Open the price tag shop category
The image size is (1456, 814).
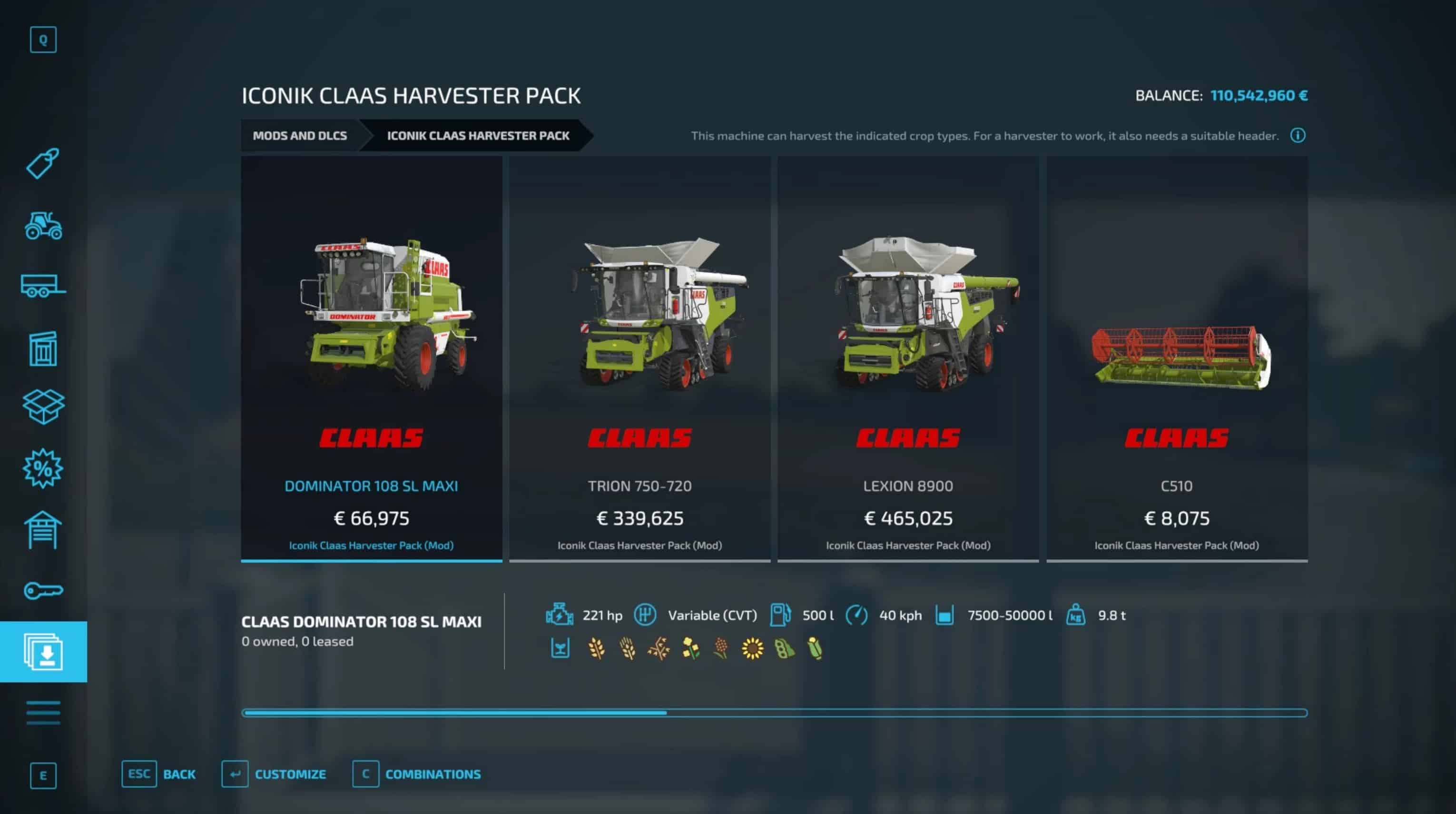[43, 164]
